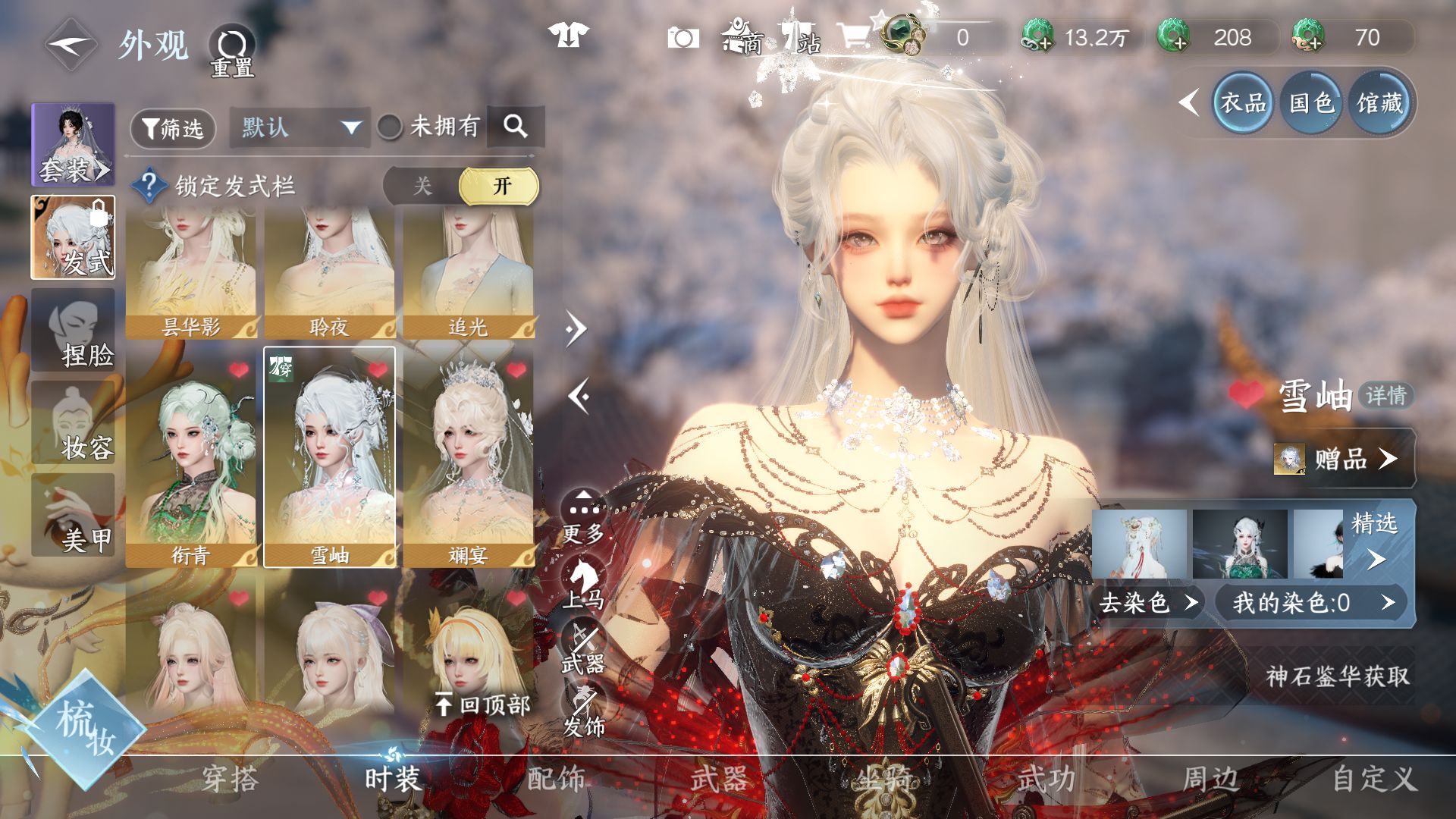Open the 筛选 filter button

coord(173,128)
